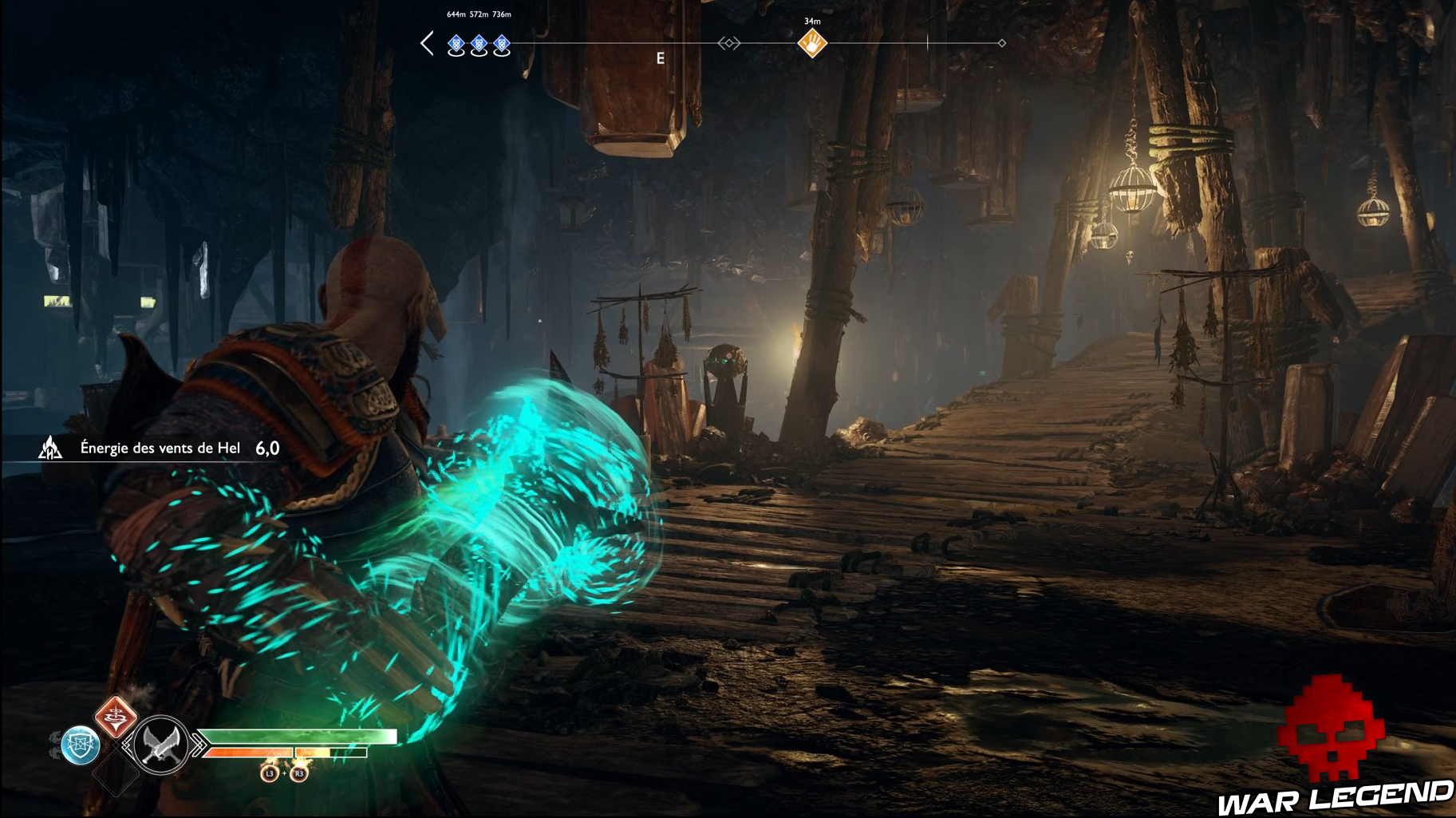
Task: Select the blue runic shield ability icon
Action: [81, 745]
